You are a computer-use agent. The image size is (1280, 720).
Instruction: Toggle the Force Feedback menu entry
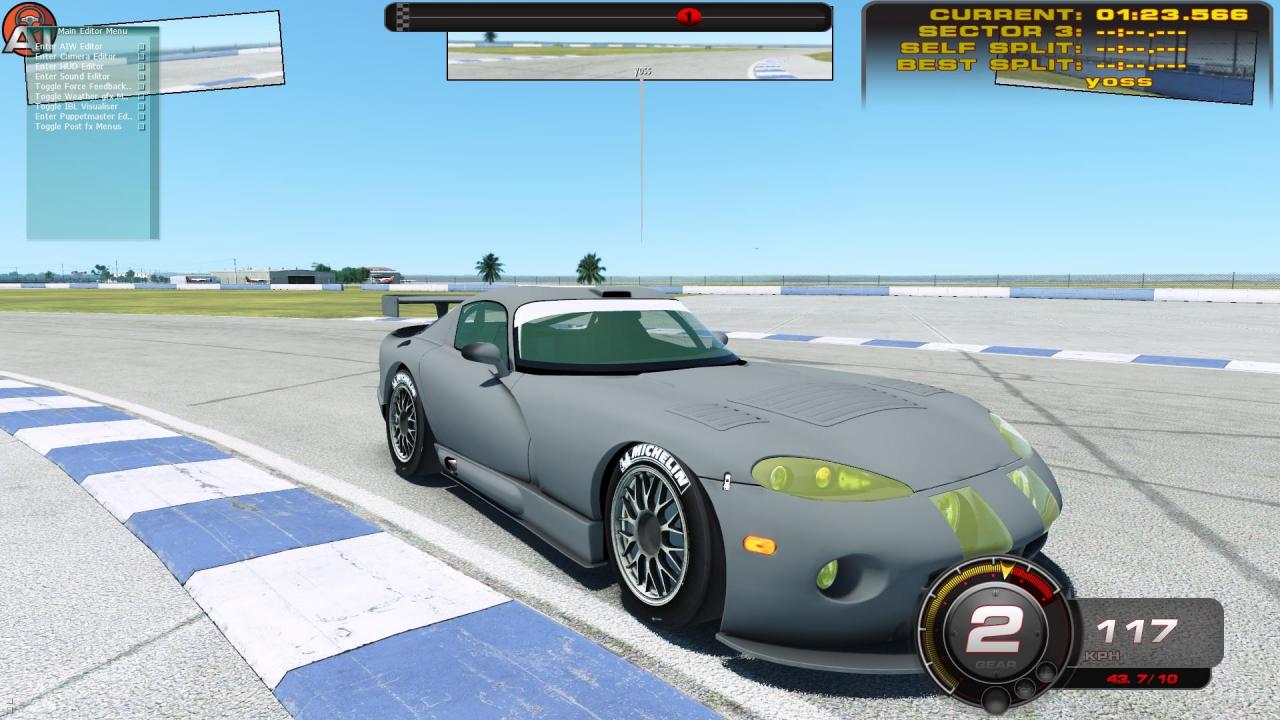[x=83, y=87]
